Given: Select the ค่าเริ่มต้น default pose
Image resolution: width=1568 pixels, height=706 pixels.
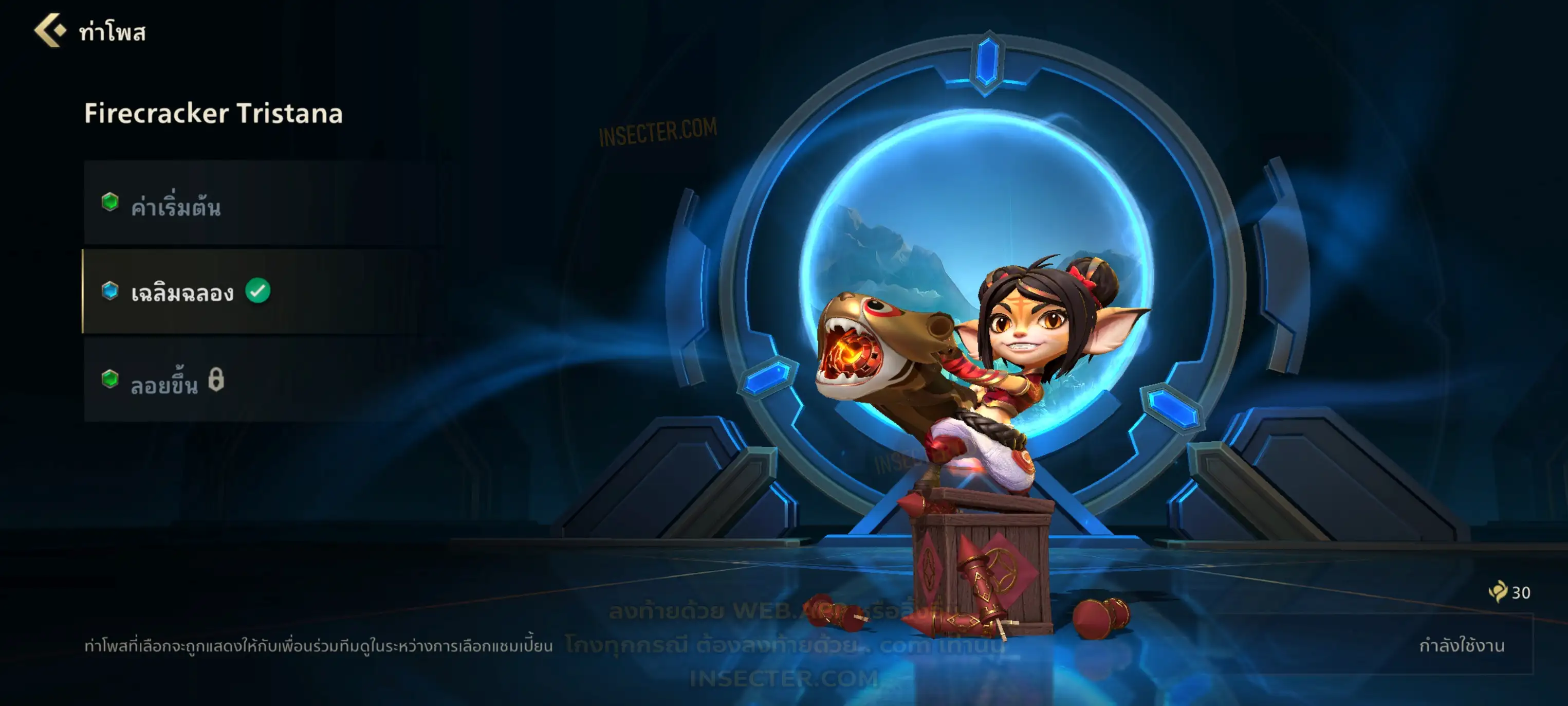Looking at the screenshot, I should tap(262, 204).
